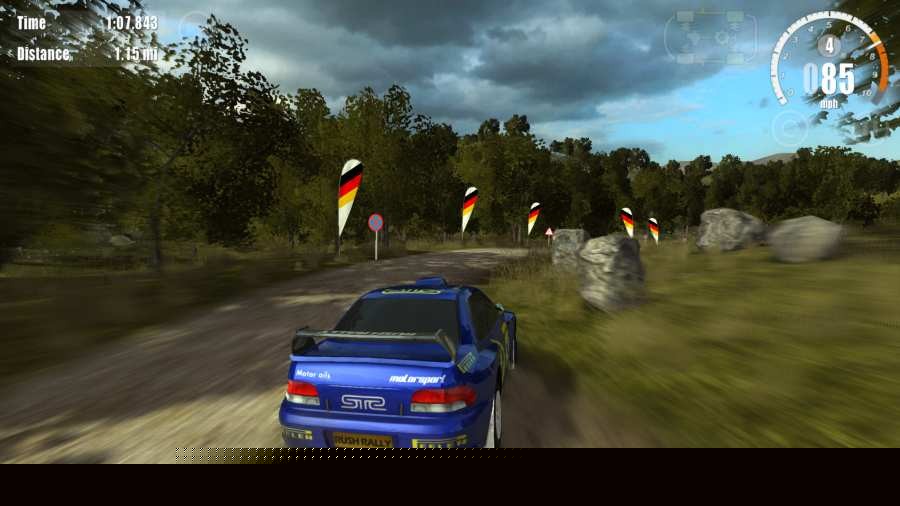Image resolution: width=900 pixels, height=506 pixels.
Task: Tap the round button beneath the speedometer
Action: 789,128
